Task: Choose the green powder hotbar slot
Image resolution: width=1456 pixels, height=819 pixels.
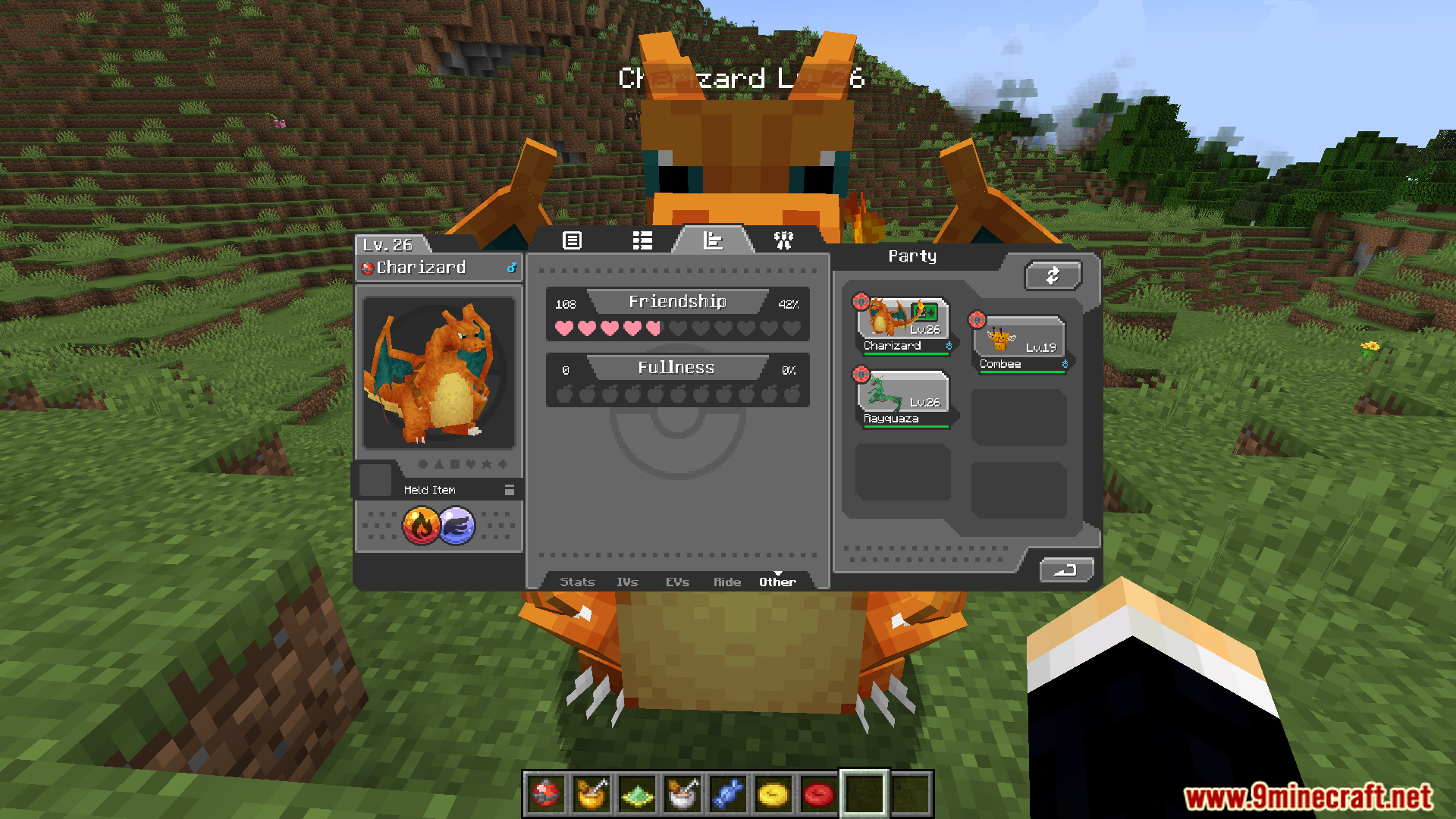Action: pos(637,794)
